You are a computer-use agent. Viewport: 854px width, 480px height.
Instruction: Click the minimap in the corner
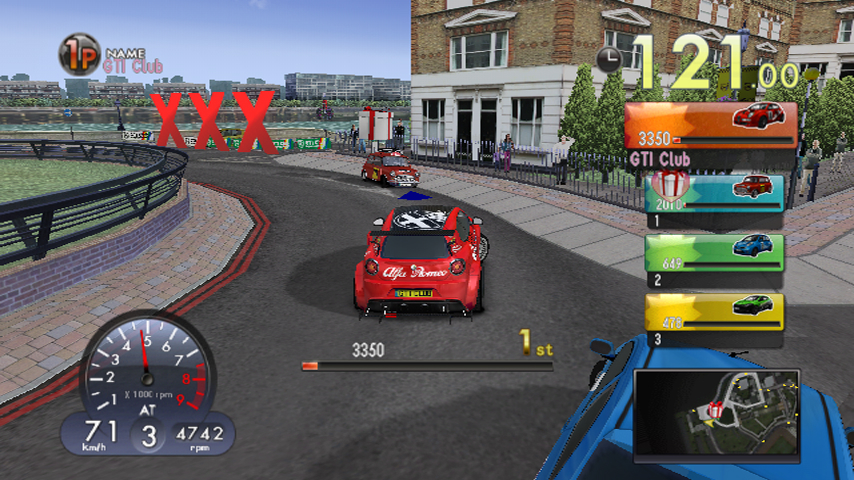coord(716,414)
